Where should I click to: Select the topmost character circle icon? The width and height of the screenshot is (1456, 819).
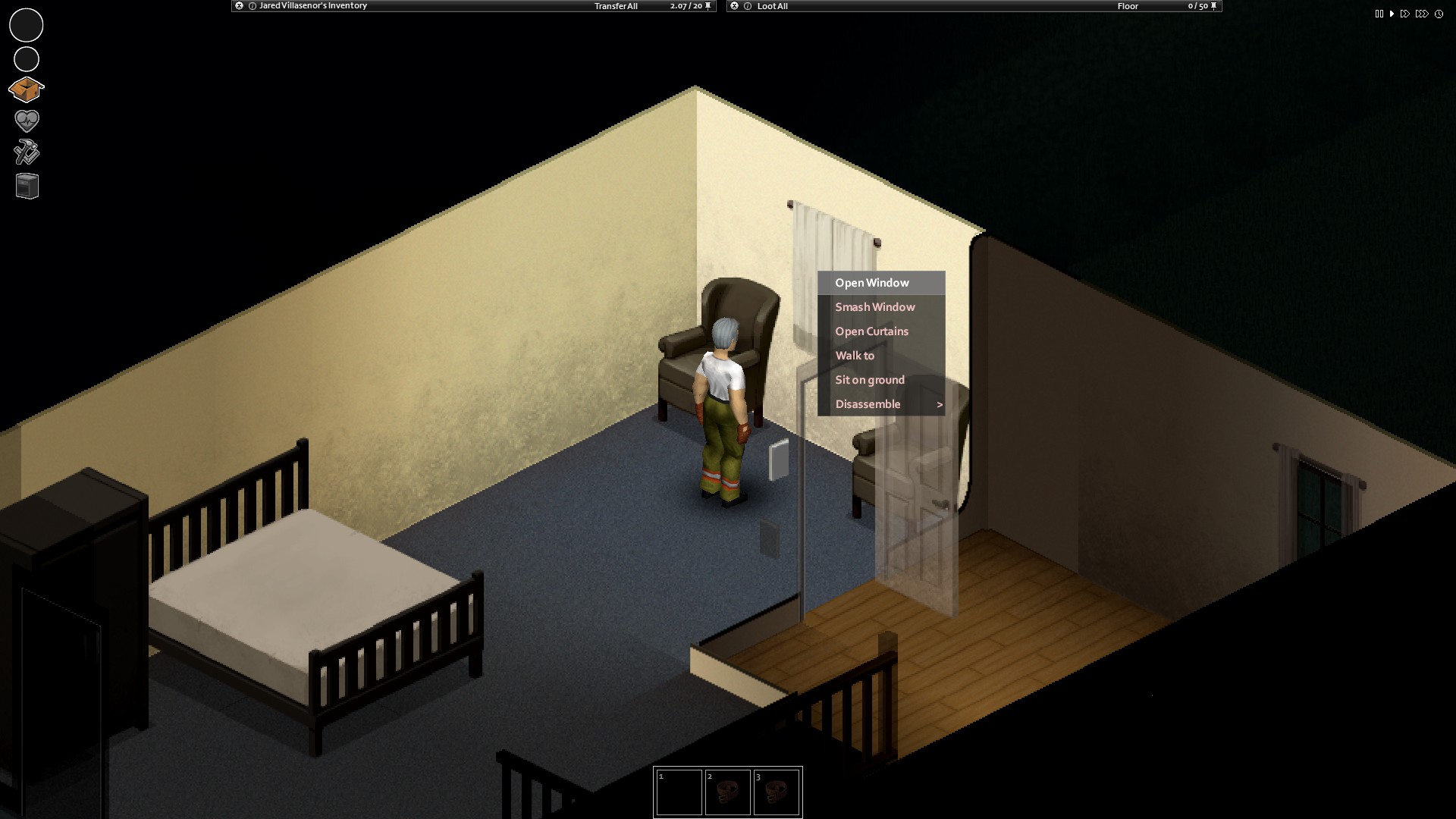(26, 24)
